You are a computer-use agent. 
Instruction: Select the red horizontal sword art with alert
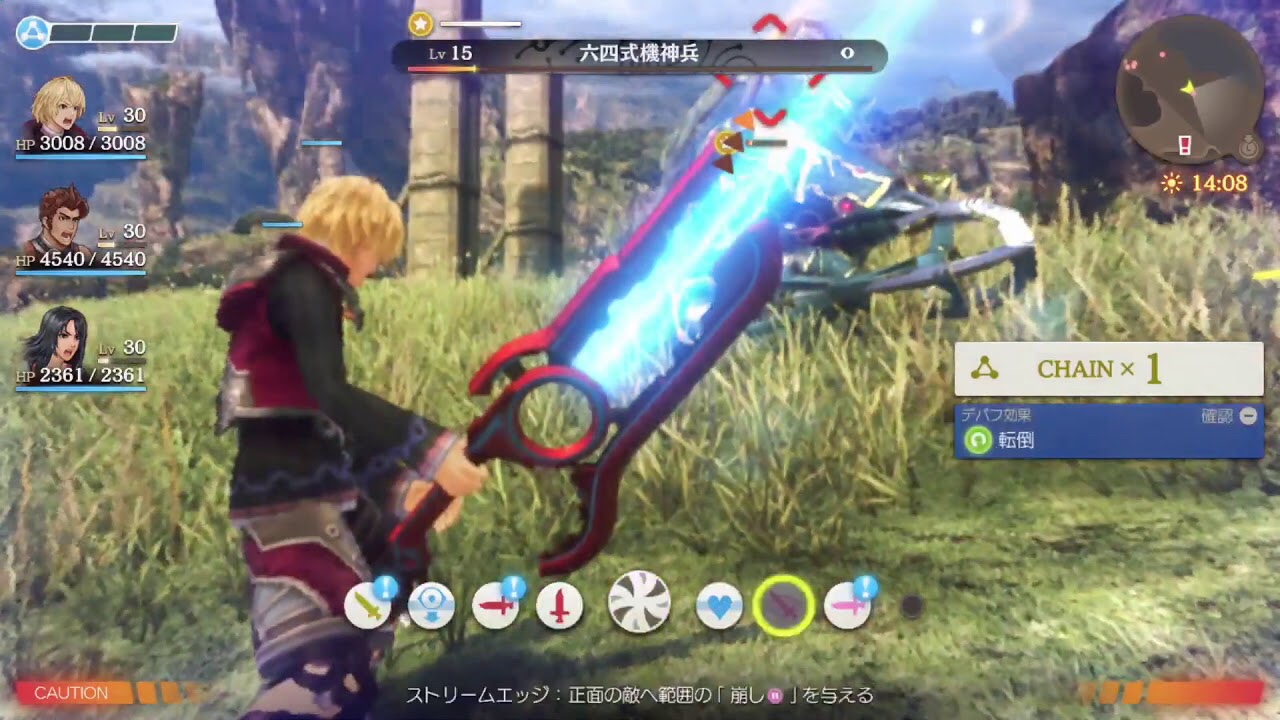(x=495, y=606)
